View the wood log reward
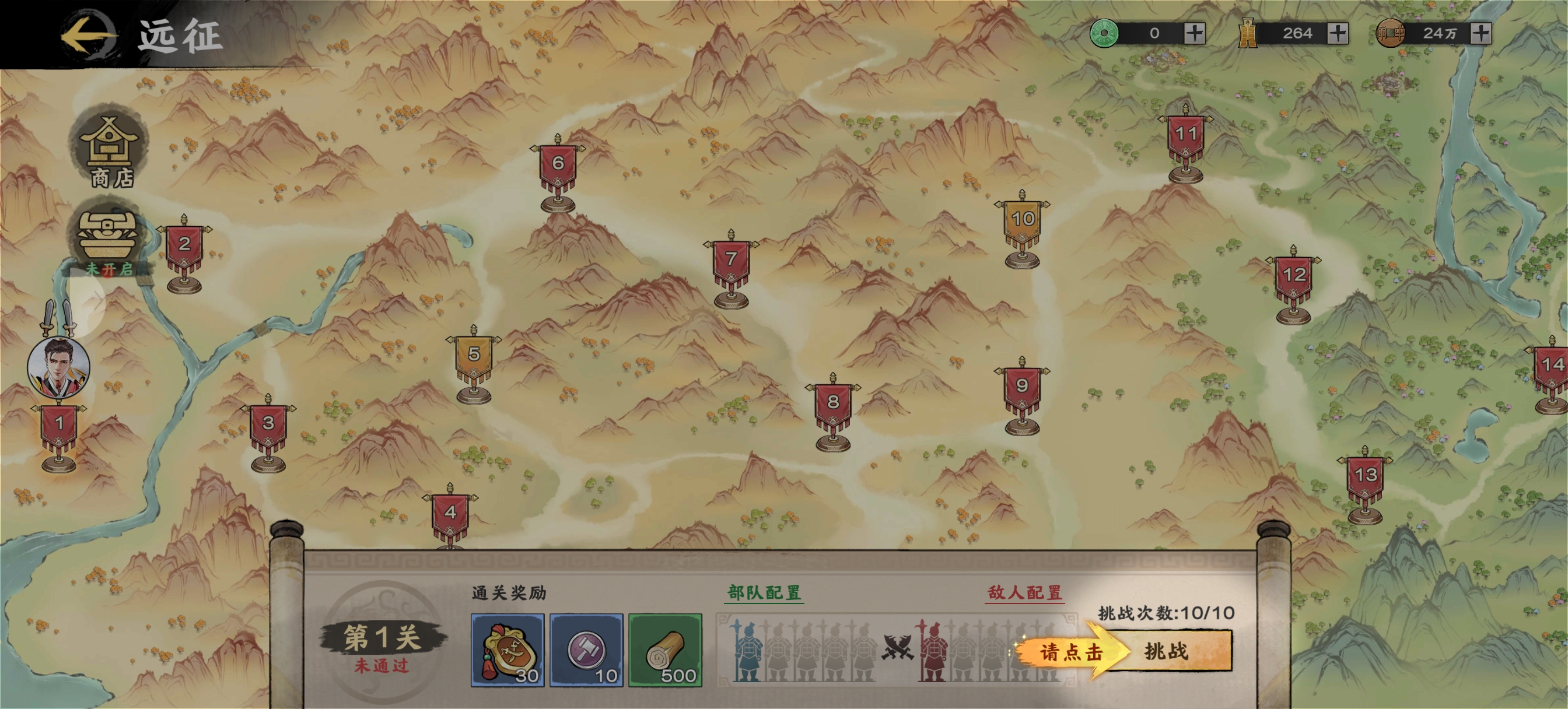The image size is (1568, 709). pos(666,650)
